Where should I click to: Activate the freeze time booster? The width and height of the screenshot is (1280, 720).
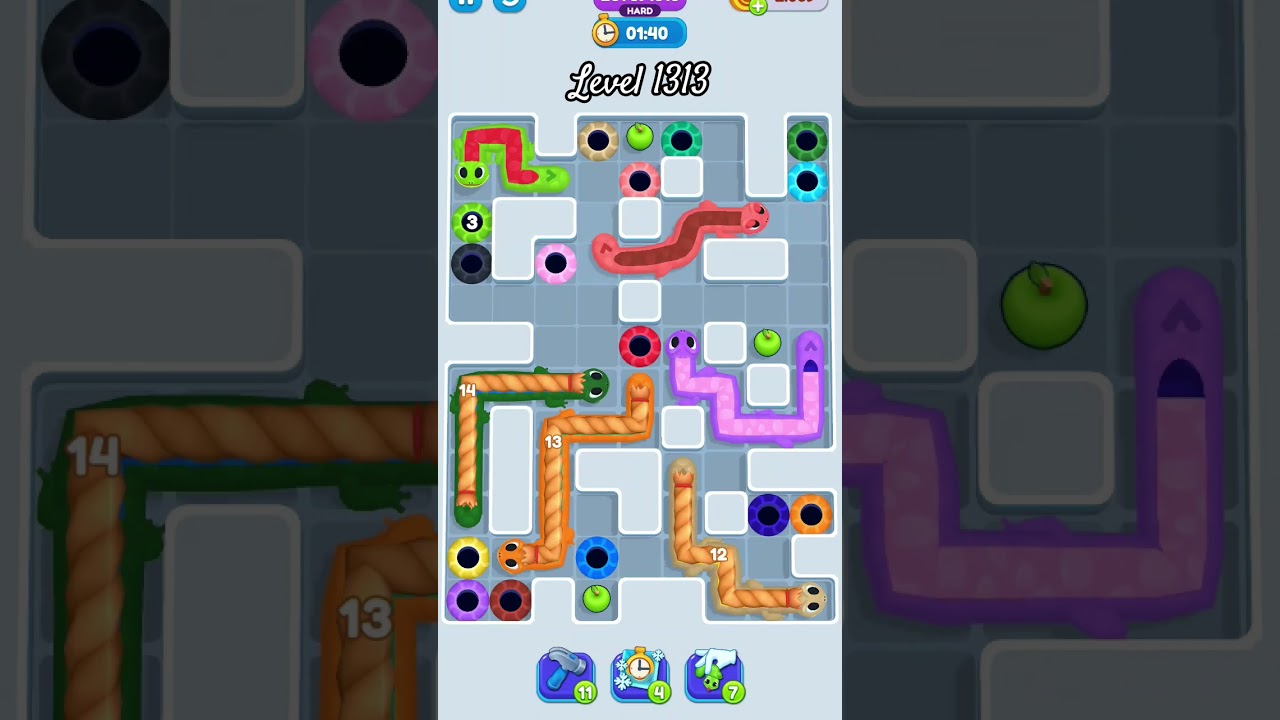(640, 673)
